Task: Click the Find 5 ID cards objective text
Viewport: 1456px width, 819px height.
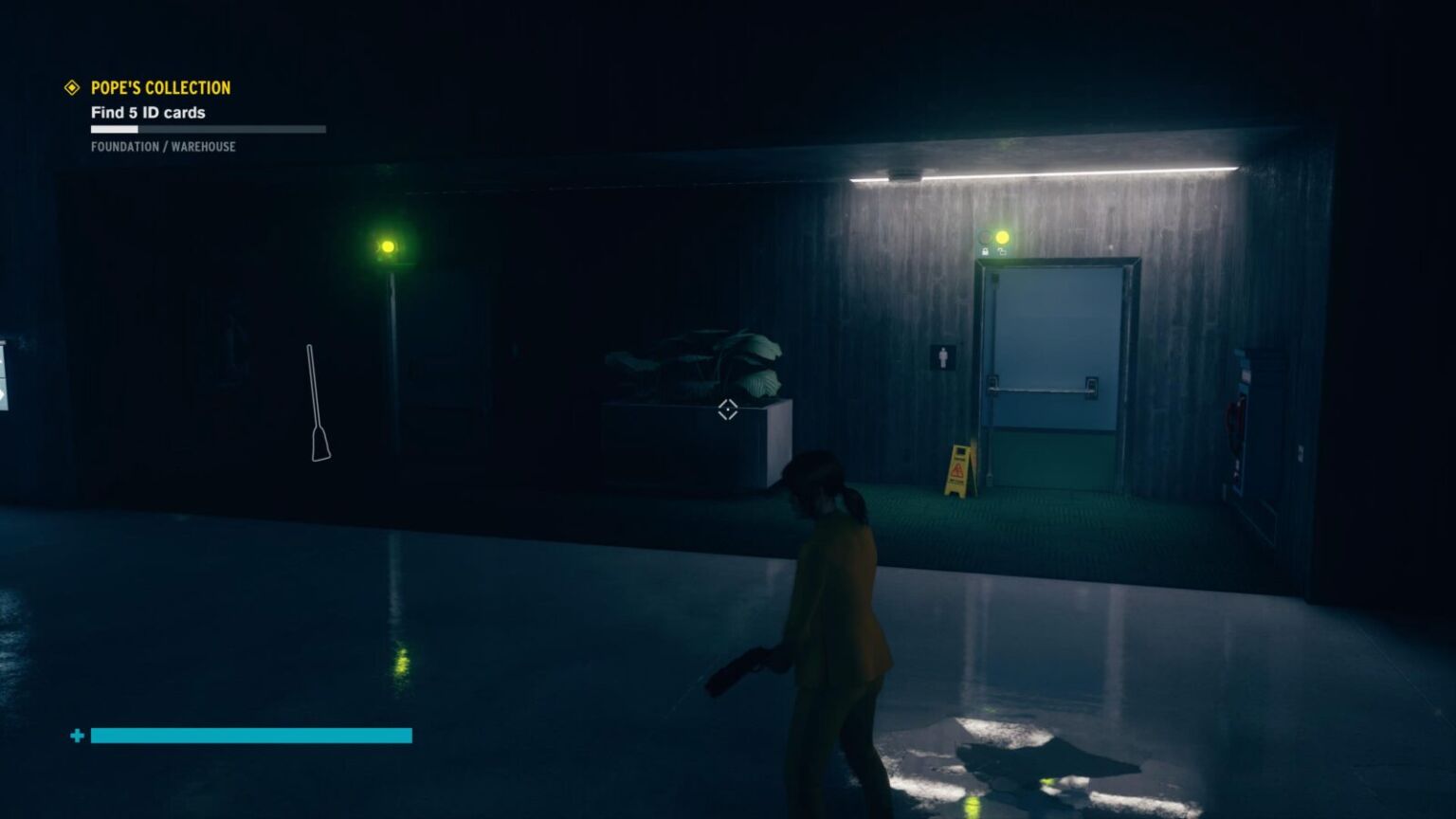Action: (x=148, y=112)
